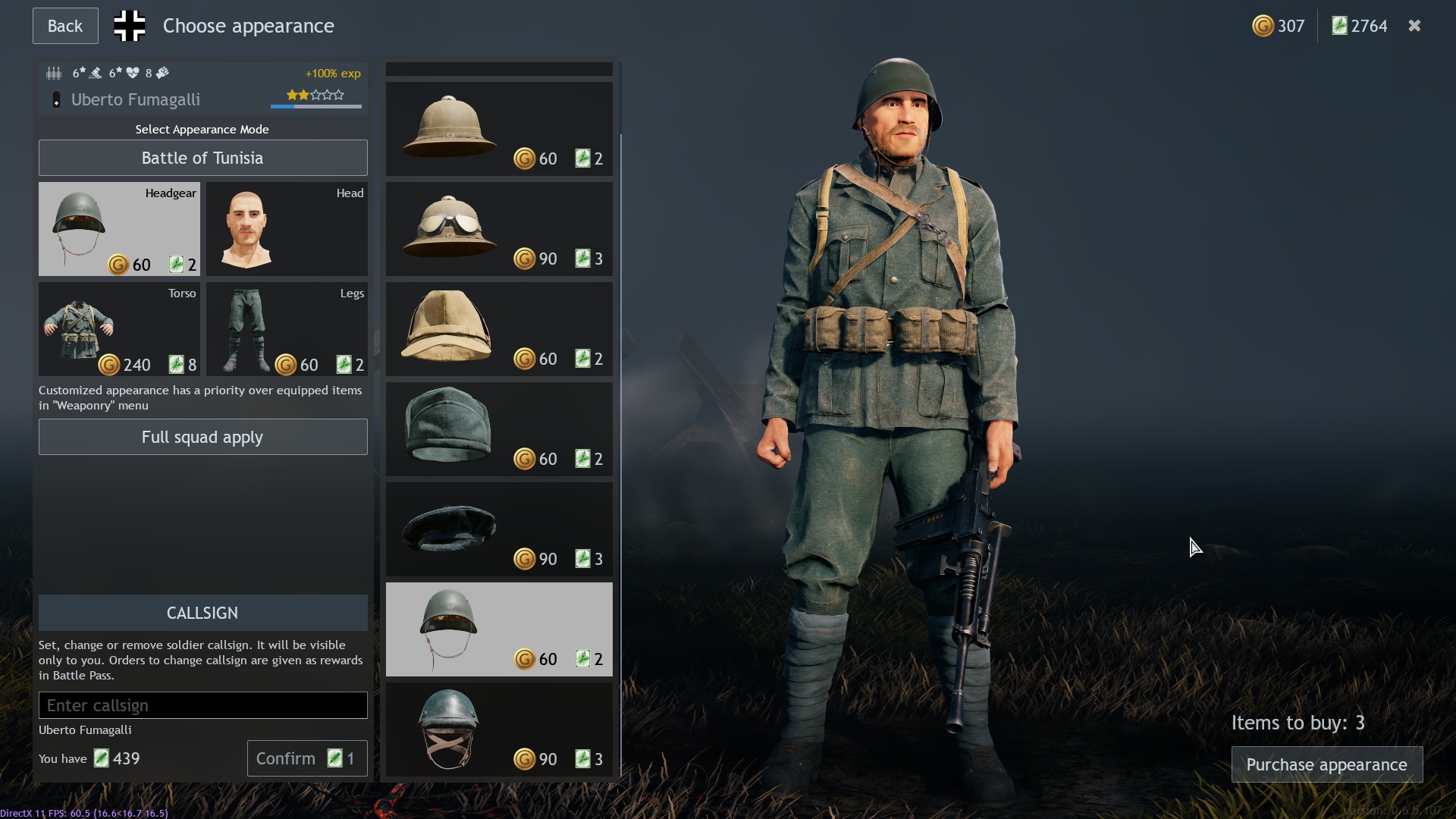Viewport: 1456px width, 819px height.
Task: Click the vitality heart stat icon
Action: (133, 73)
